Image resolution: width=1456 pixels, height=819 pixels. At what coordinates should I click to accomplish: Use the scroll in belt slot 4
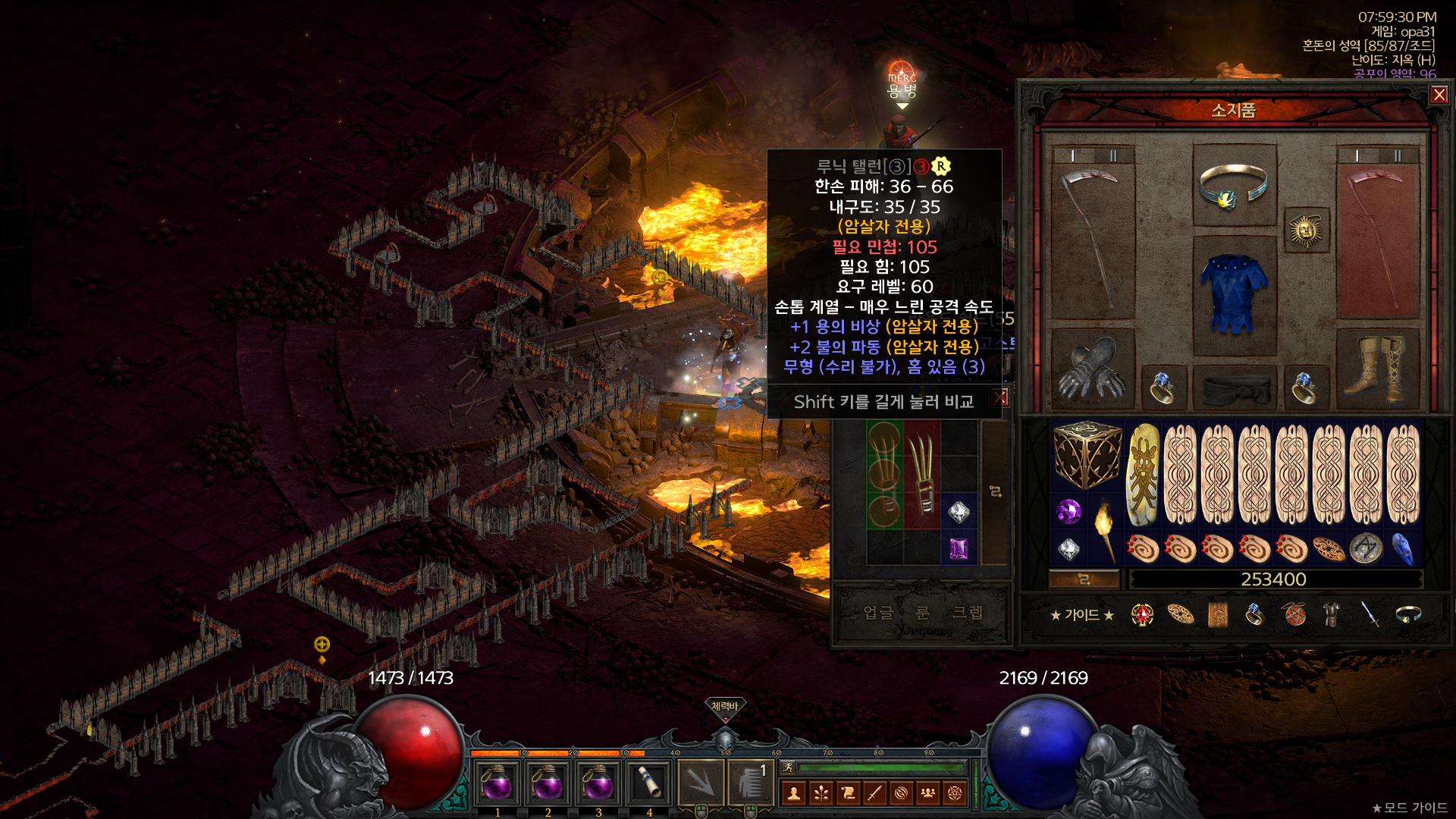tap(649, 783)
